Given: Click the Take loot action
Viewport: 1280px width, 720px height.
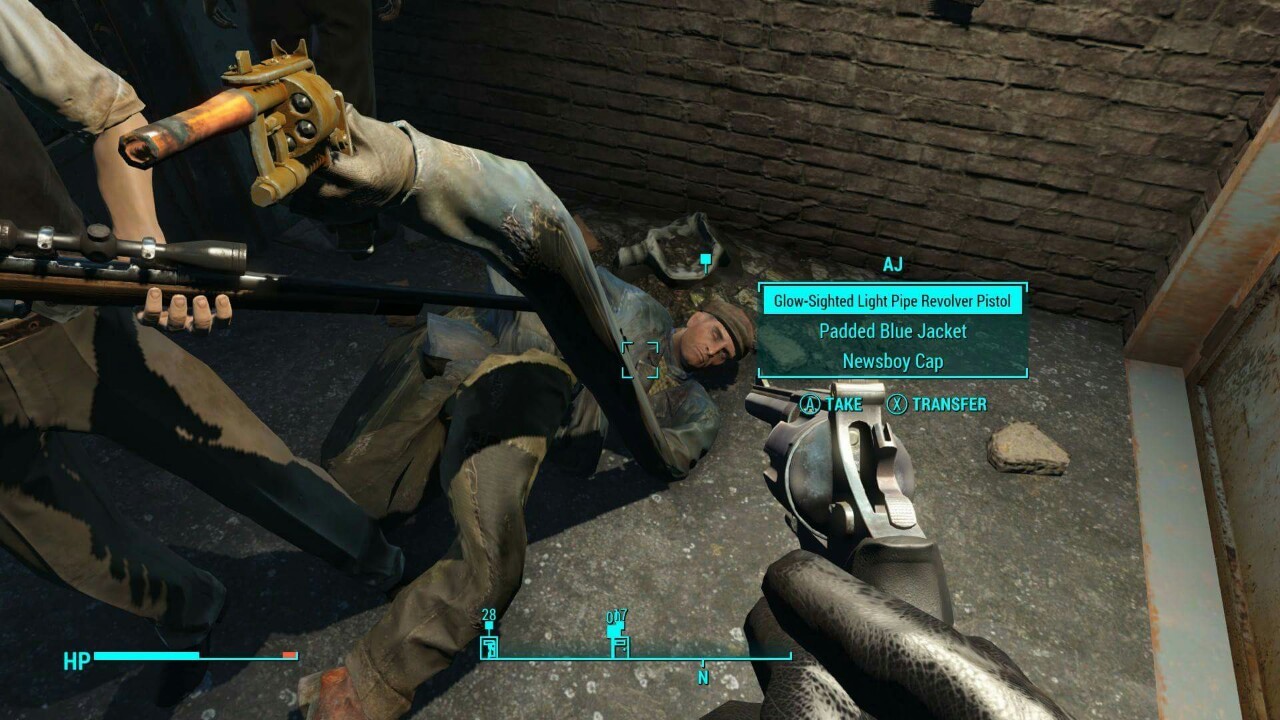Looking at the screenshot, I should click(831, 404).
